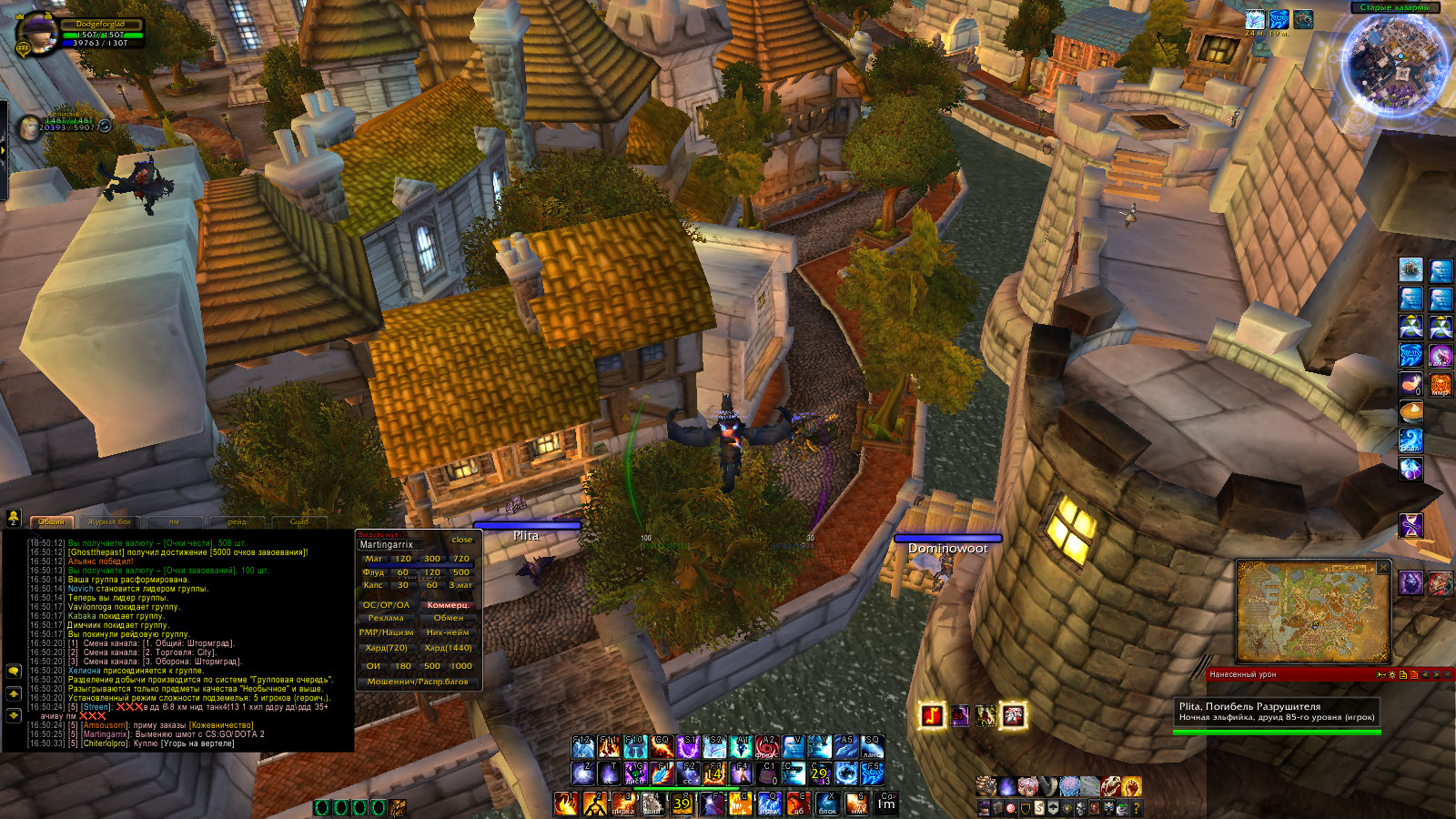
Task: Close the mute panel with the close button
Action: tap(462, 540)
